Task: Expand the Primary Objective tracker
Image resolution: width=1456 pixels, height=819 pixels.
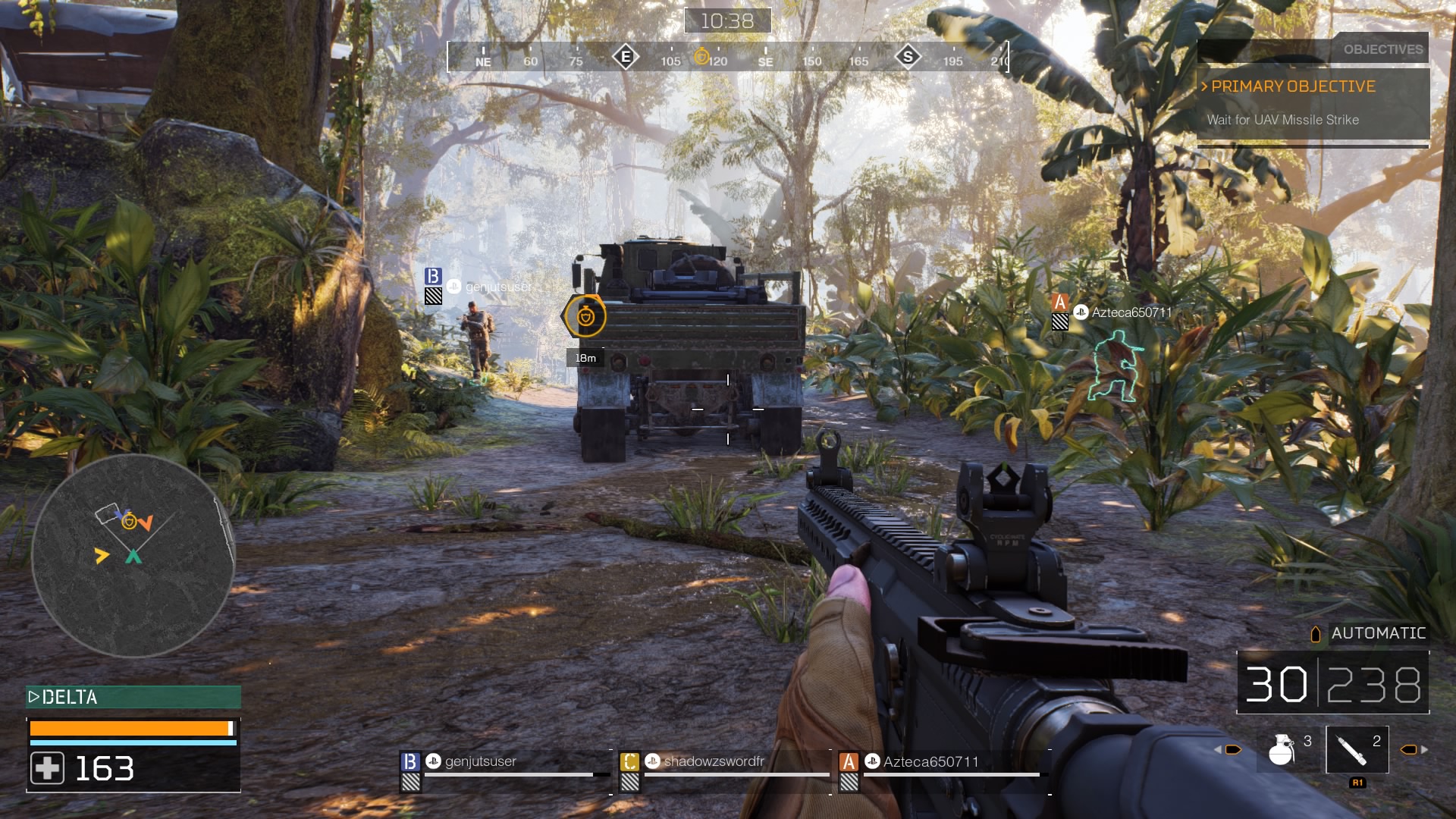Action: (x=1293, y=86)
